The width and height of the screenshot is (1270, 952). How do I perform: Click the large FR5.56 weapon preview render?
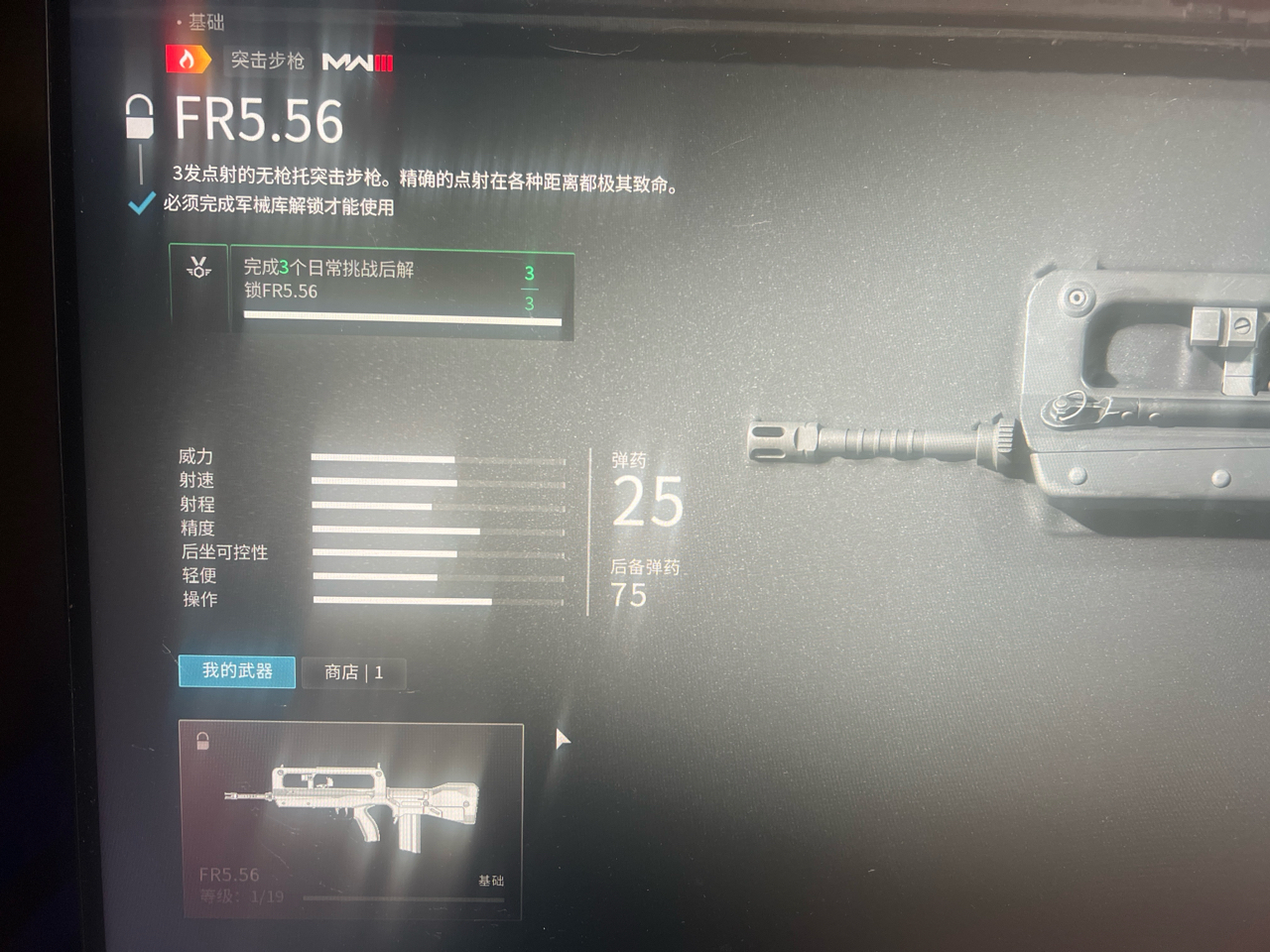(992, 416)
